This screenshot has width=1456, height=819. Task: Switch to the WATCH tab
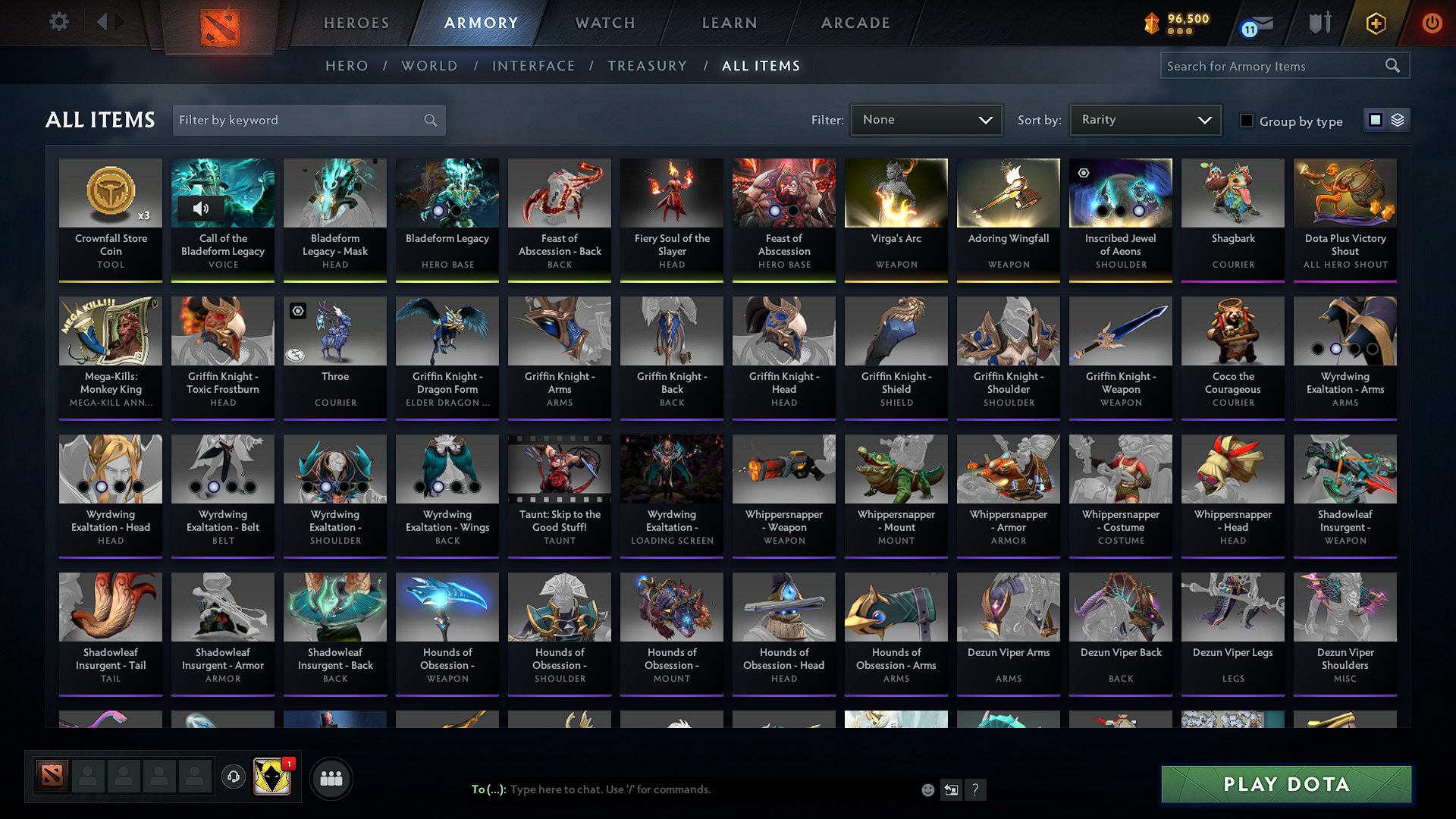pyautogui.click(x=604, y=23)
